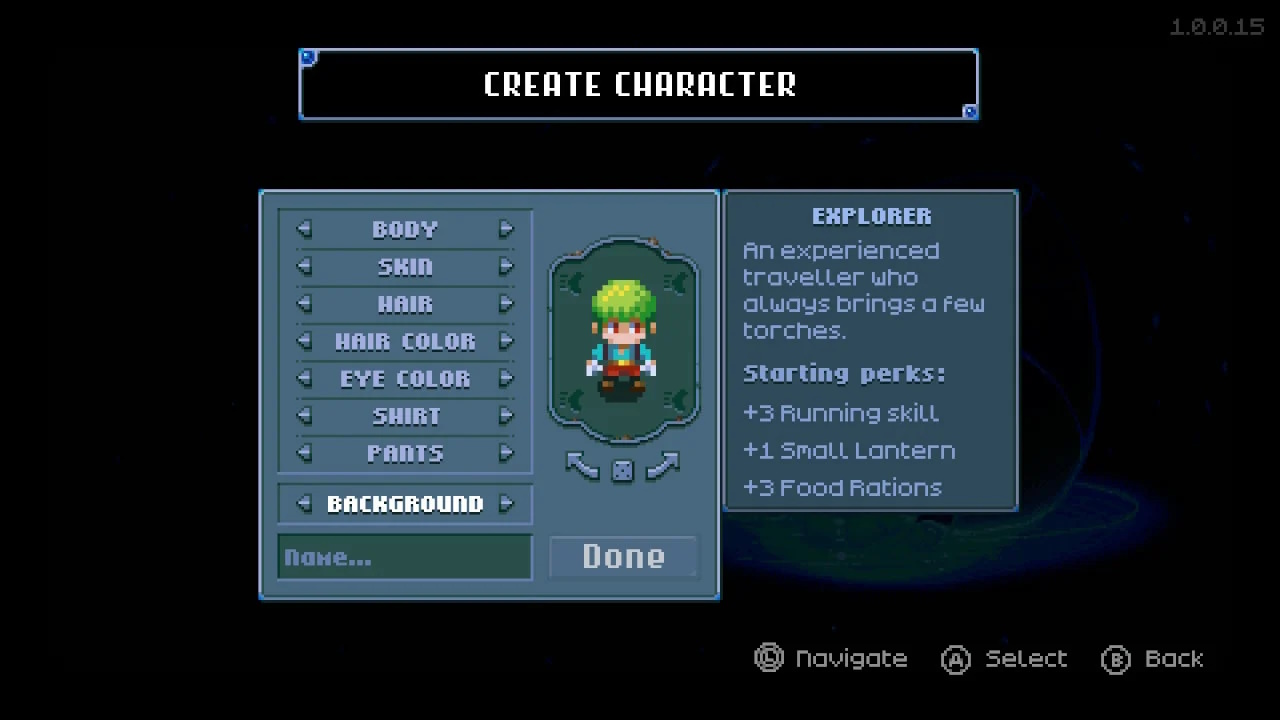Select previous Skin with the left arrow
1280x720 pixels.
click(304, 266)
